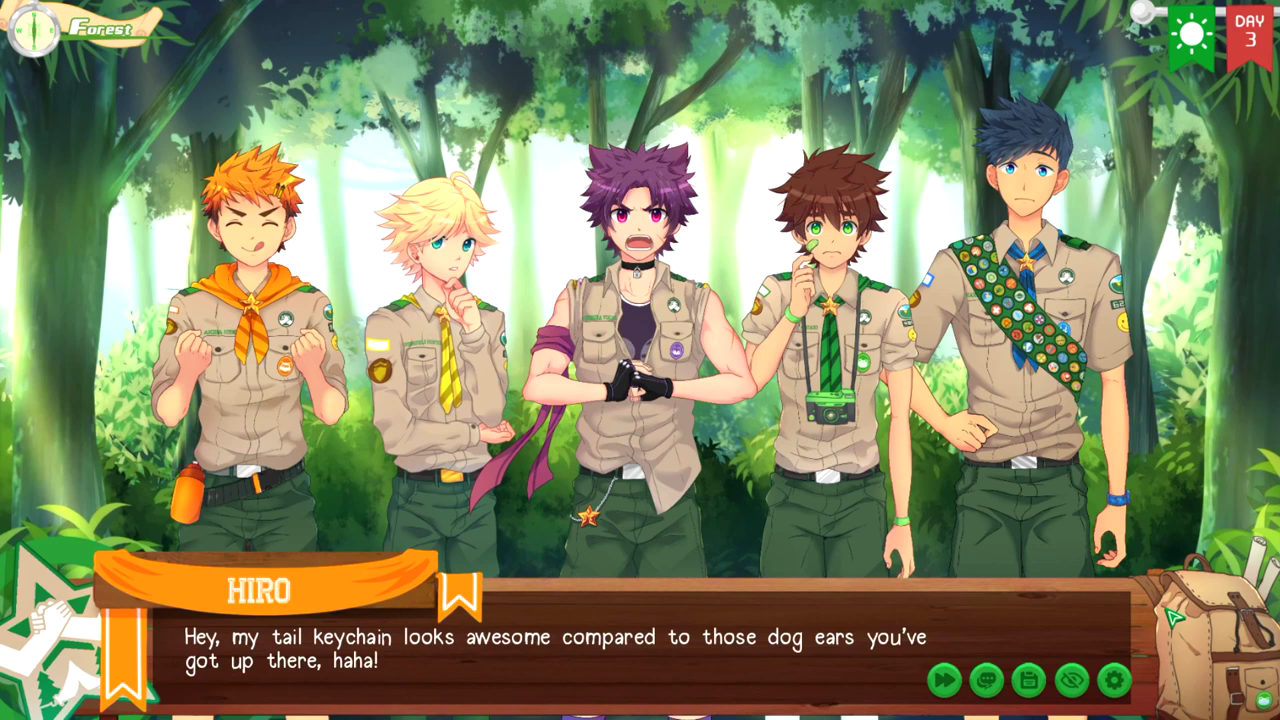Image resolution: width=1280 pixels, height=720 pixels.
Task: Open the backpack inventory
Action: (1213, 640)
